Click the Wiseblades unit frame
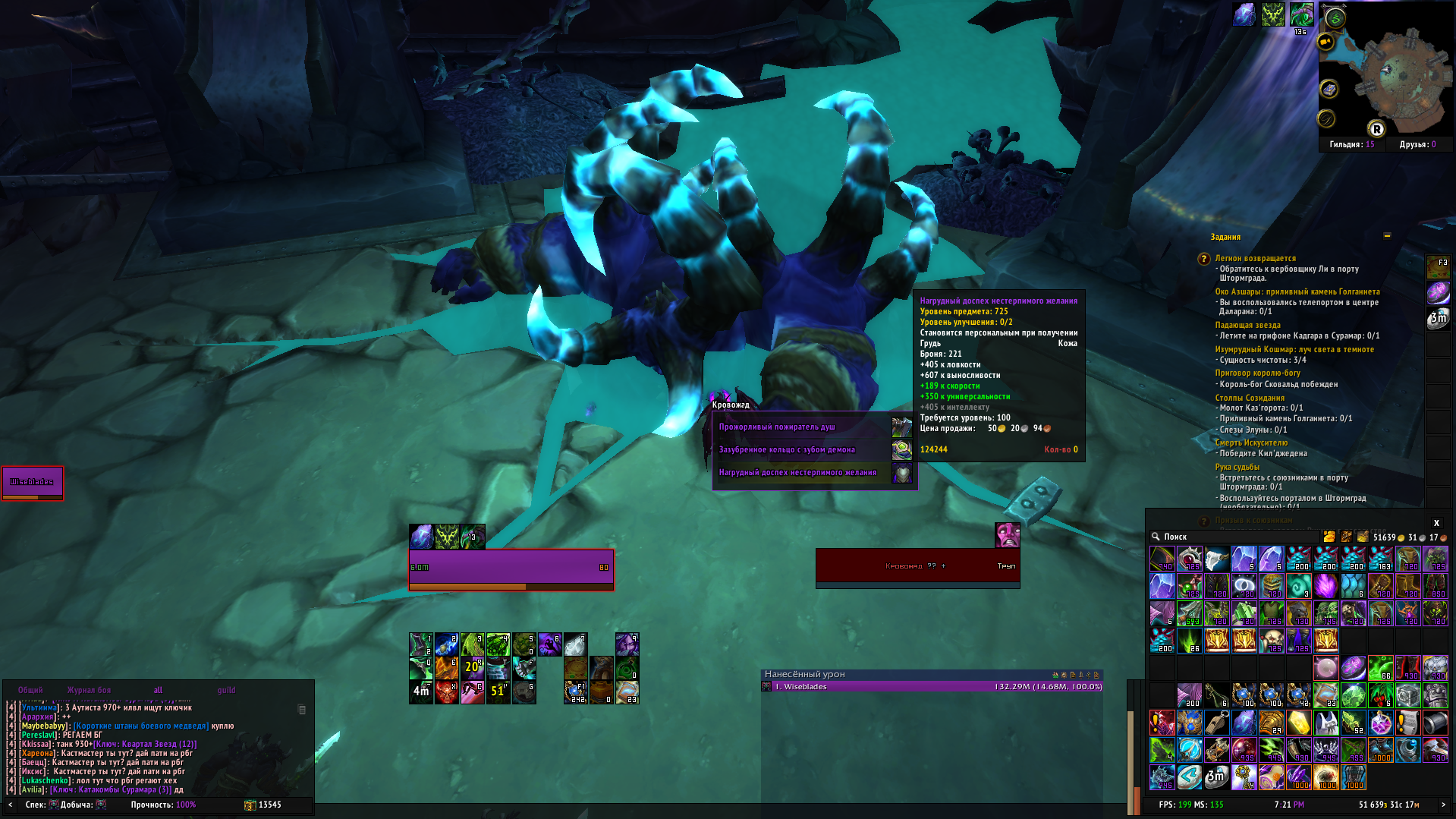The image size is (1456, 819). (33, 483)
